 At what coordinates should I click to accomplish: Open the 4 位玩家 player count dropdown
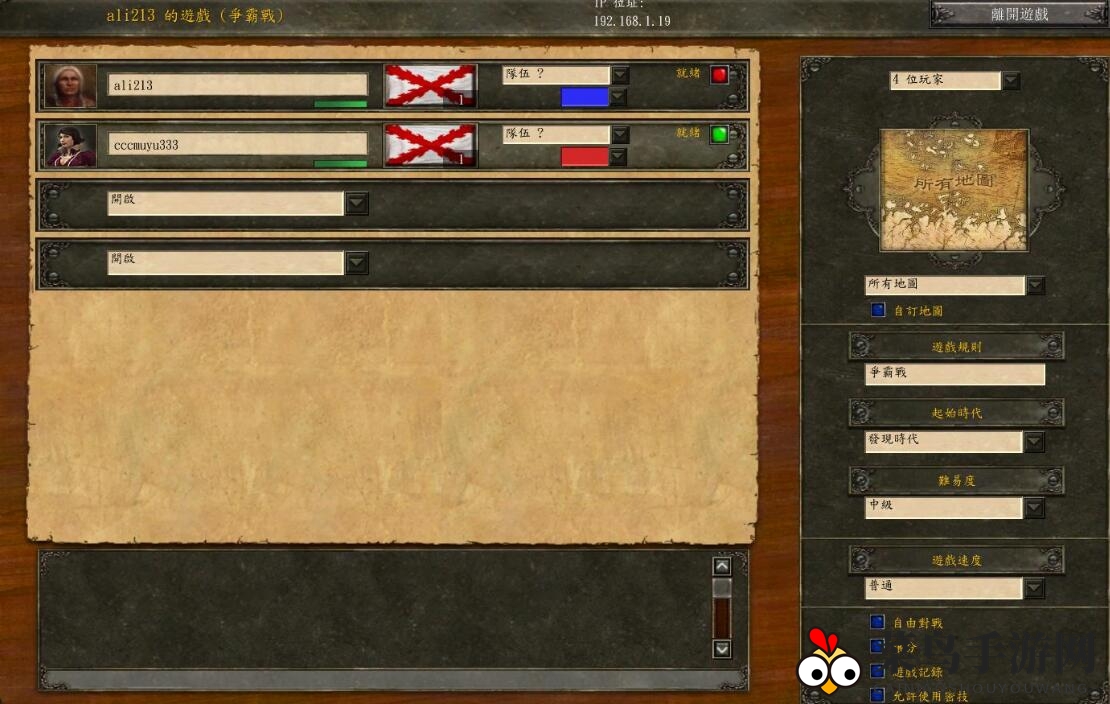[1011, 81]
